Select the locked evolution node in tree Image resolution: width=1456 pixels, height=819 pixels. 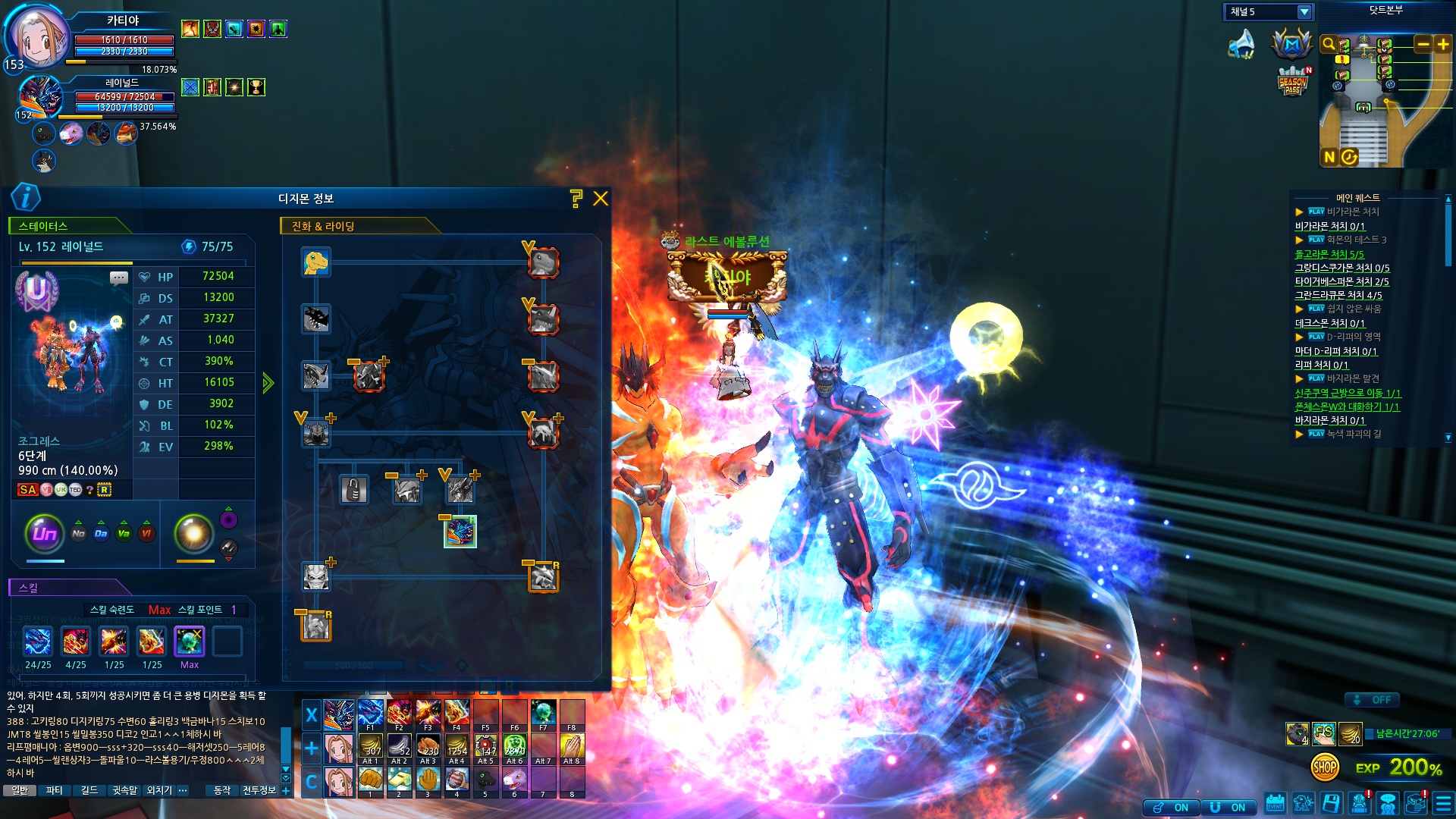point(353,490)
